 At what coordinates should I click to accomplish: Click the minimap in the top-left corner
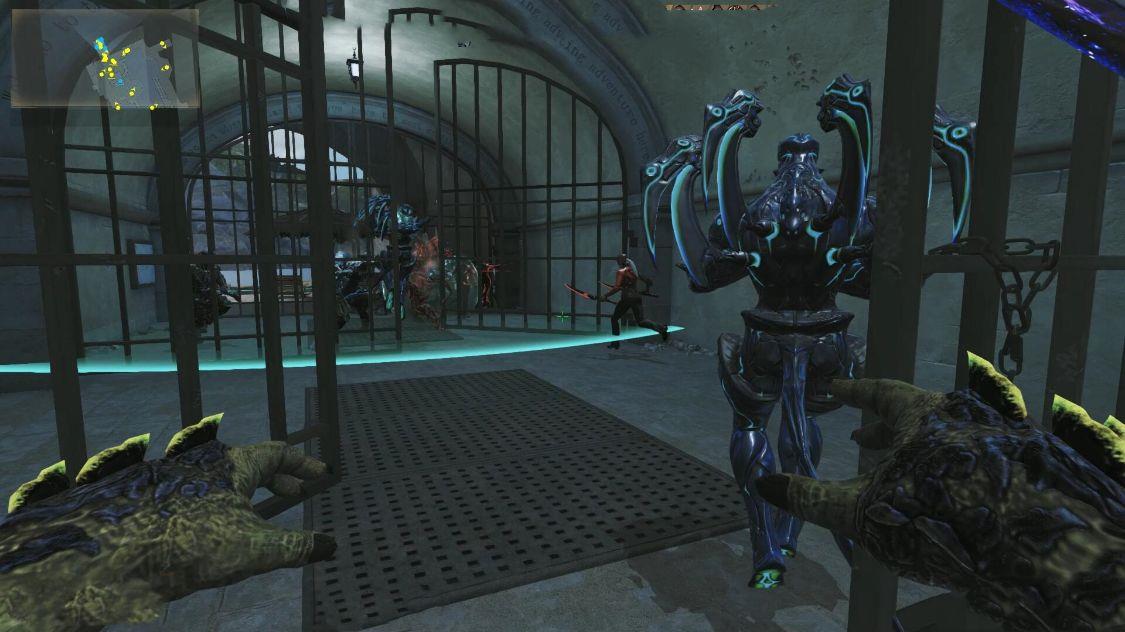(104, 58)
